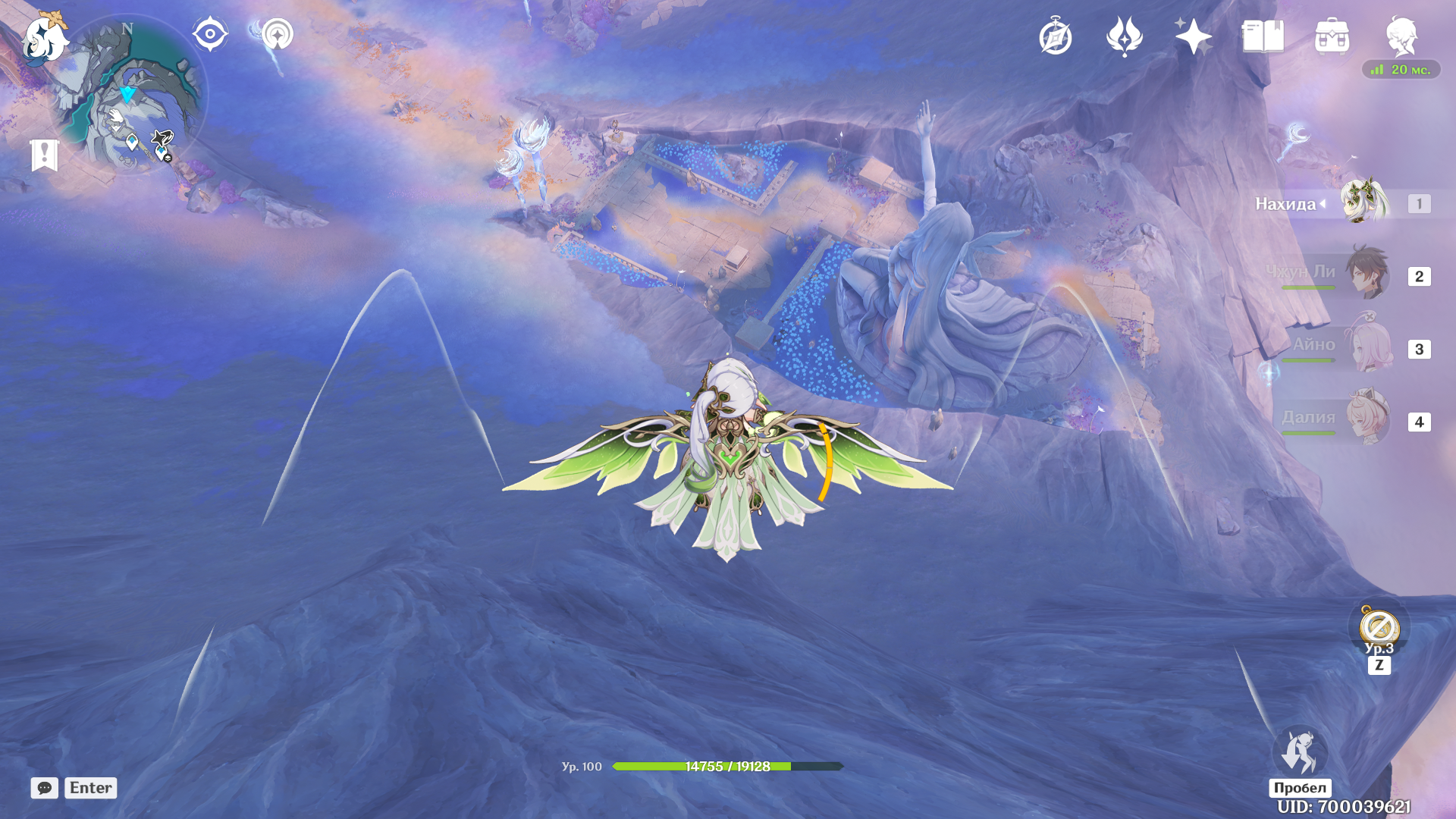Image resolution: width=1456 pixels, height=819 pixels.
Task: Use the compass gadget labeled Ур.3
Action: pos(1379,628)
